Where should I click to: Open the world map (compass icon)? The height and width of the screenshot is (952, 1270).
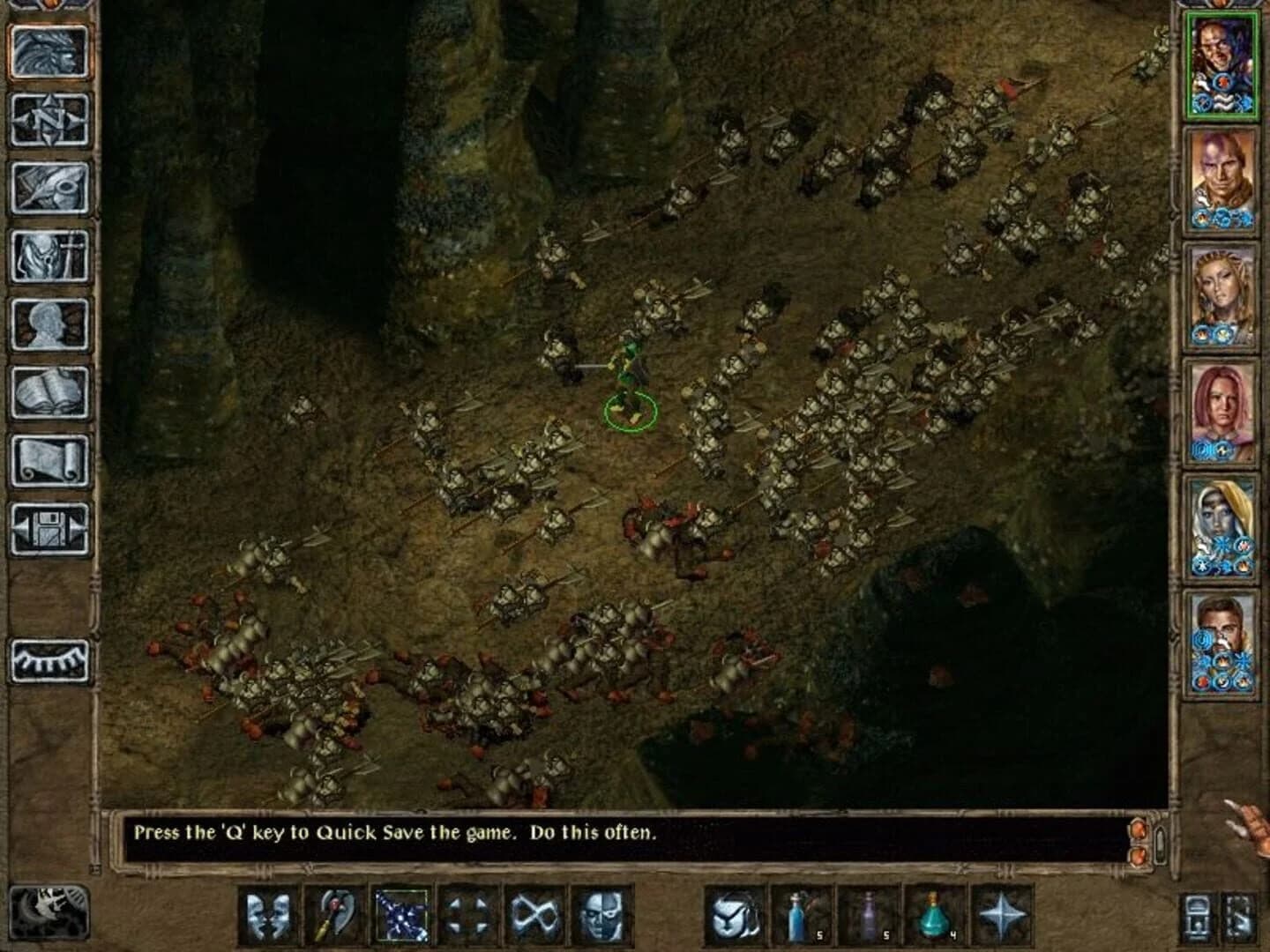[x=49, y=121]
